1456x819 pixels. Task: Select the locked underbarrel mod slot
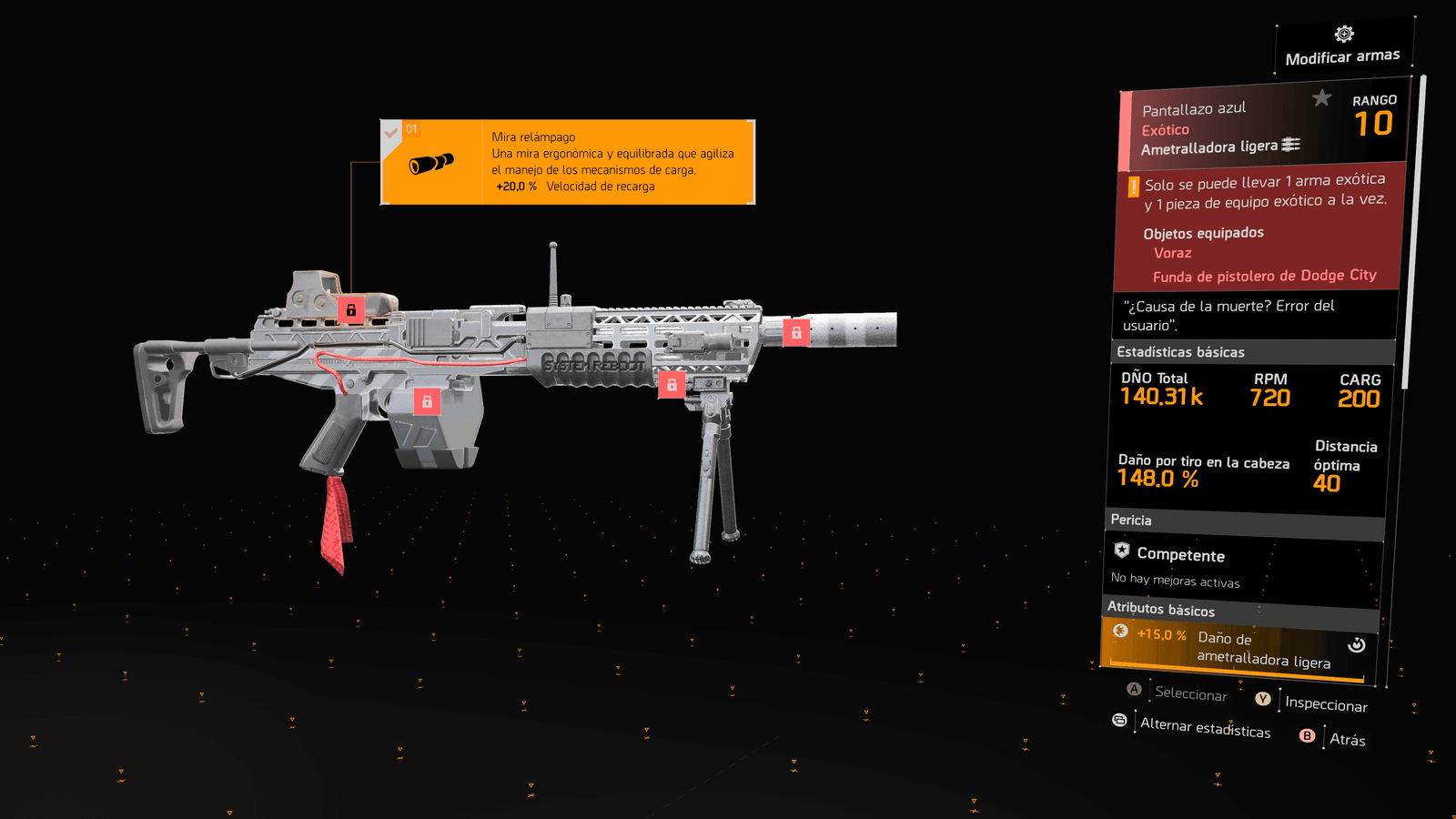point(672,385)
